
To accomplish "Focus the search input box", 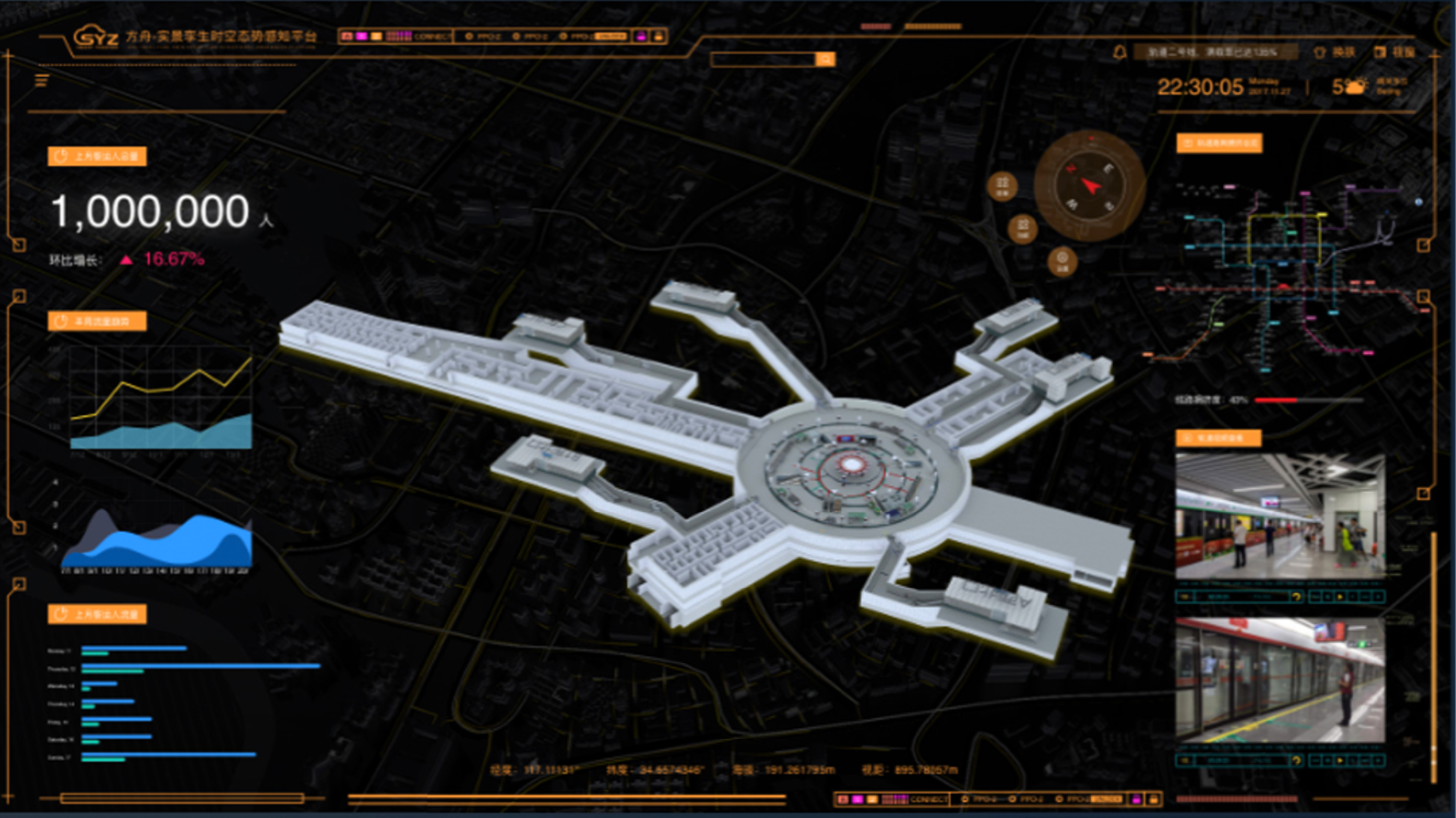I will (762, 59).
